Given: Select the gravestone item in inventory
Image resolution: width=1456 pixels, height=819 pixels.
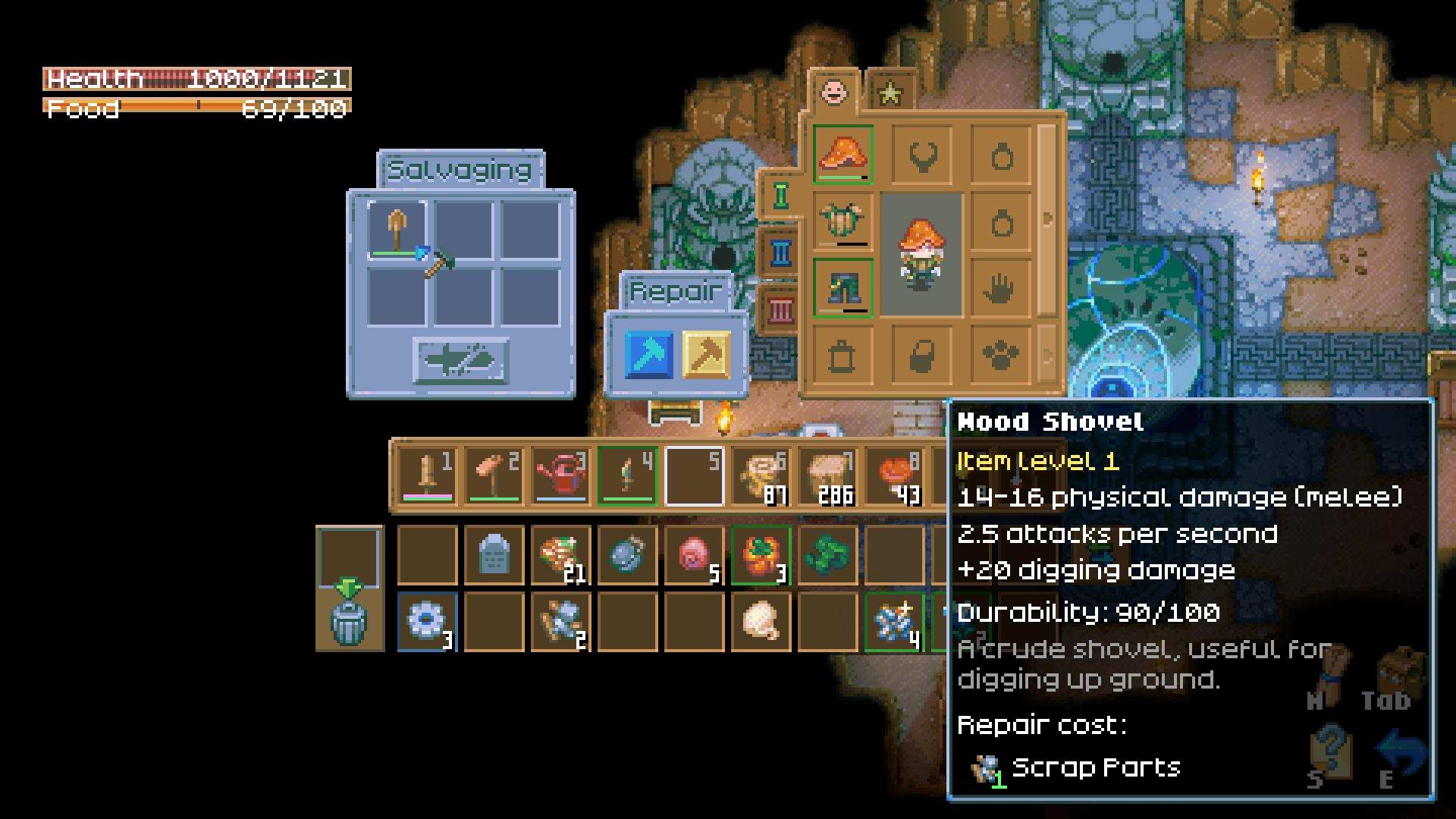Looking at the screenshot, I should (x=494, y=556).
